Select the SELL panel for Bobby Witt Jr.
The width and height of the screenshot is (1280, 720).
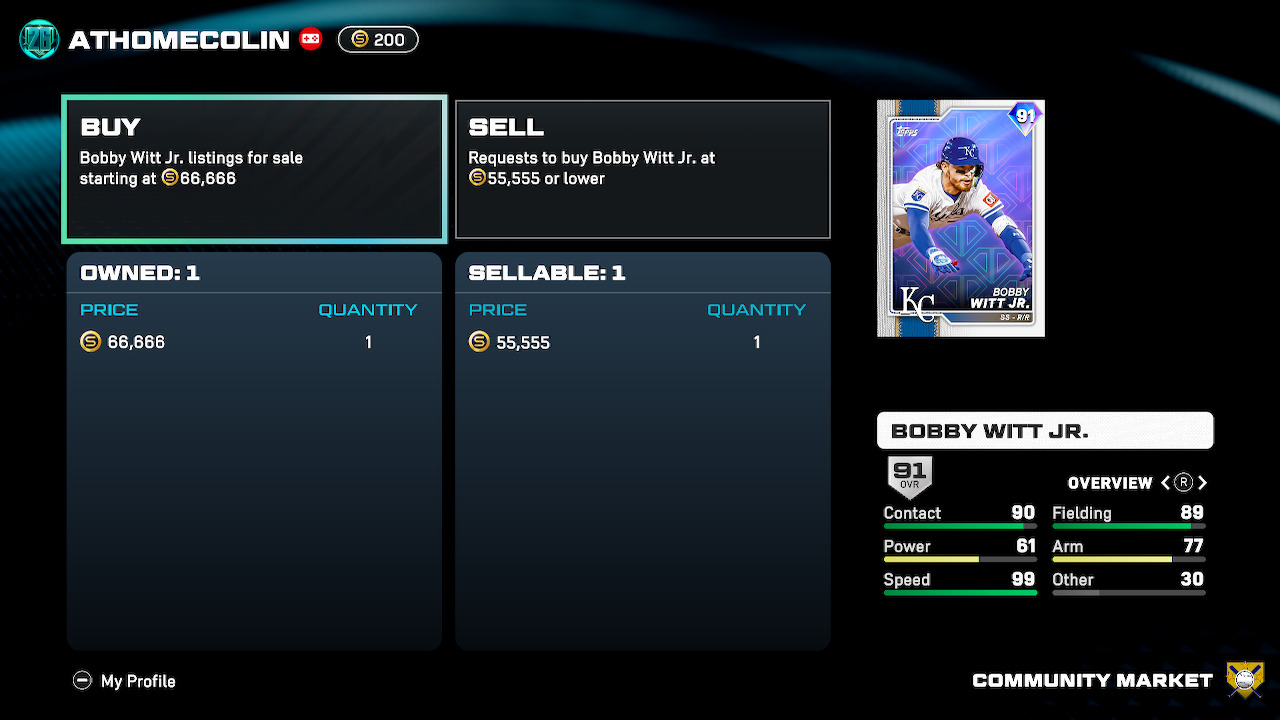pos(642,169)
